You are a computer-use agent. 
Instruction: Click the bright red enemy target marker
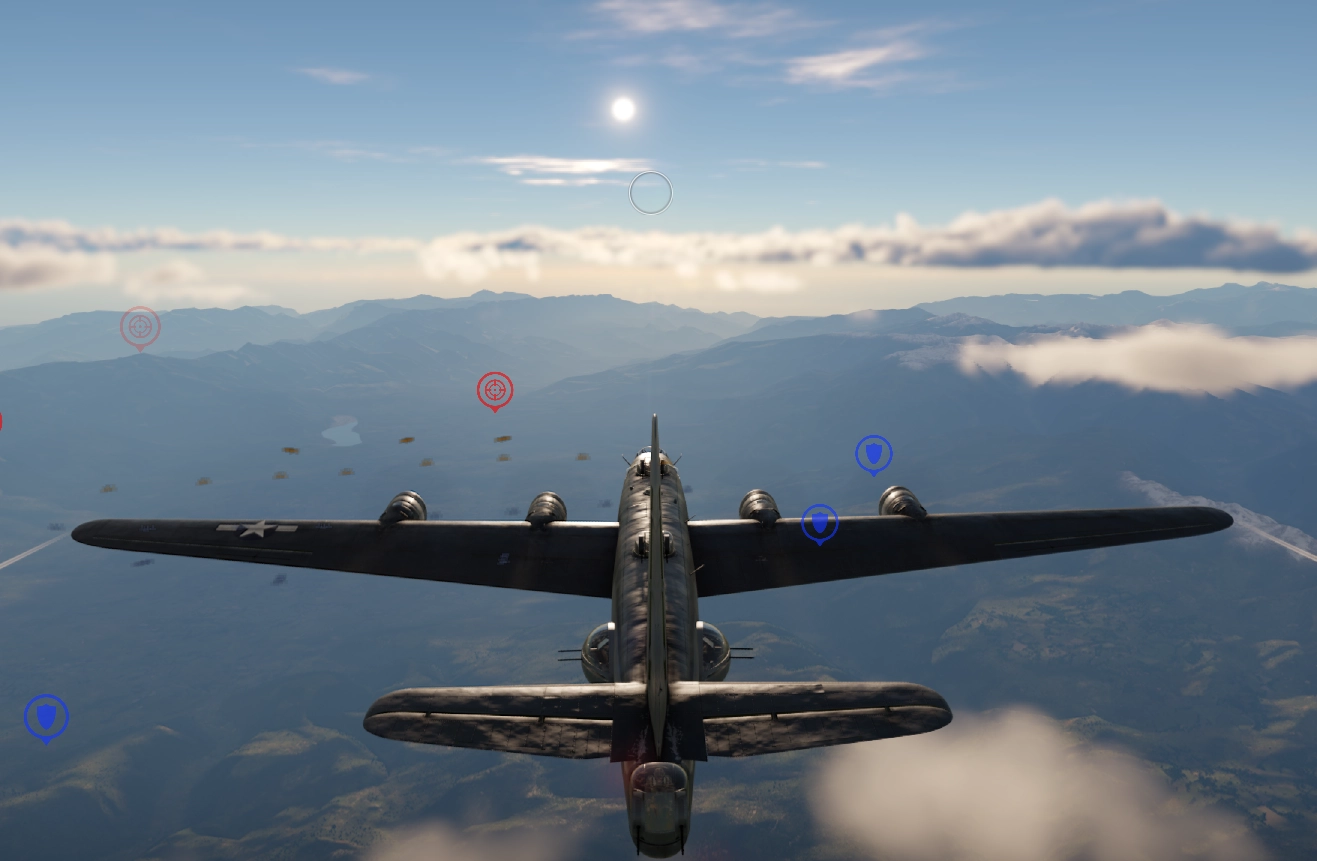pyautogui.click(x=495, y=389)
